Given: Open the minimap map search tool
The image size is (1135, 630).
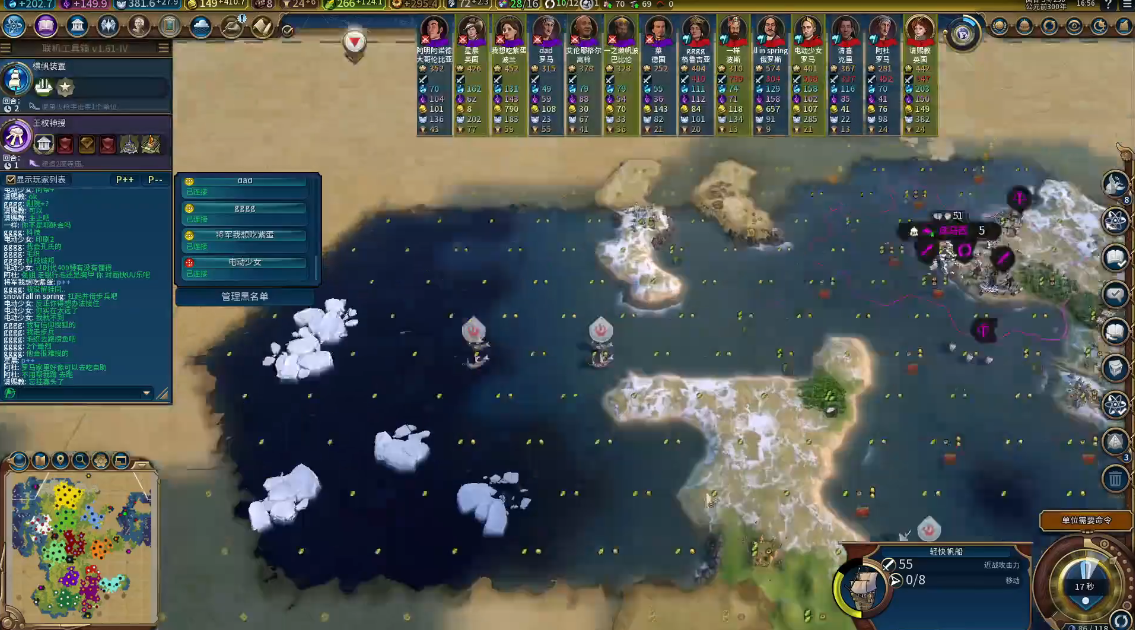Looking at the screenshot, I should coord(80,461).
